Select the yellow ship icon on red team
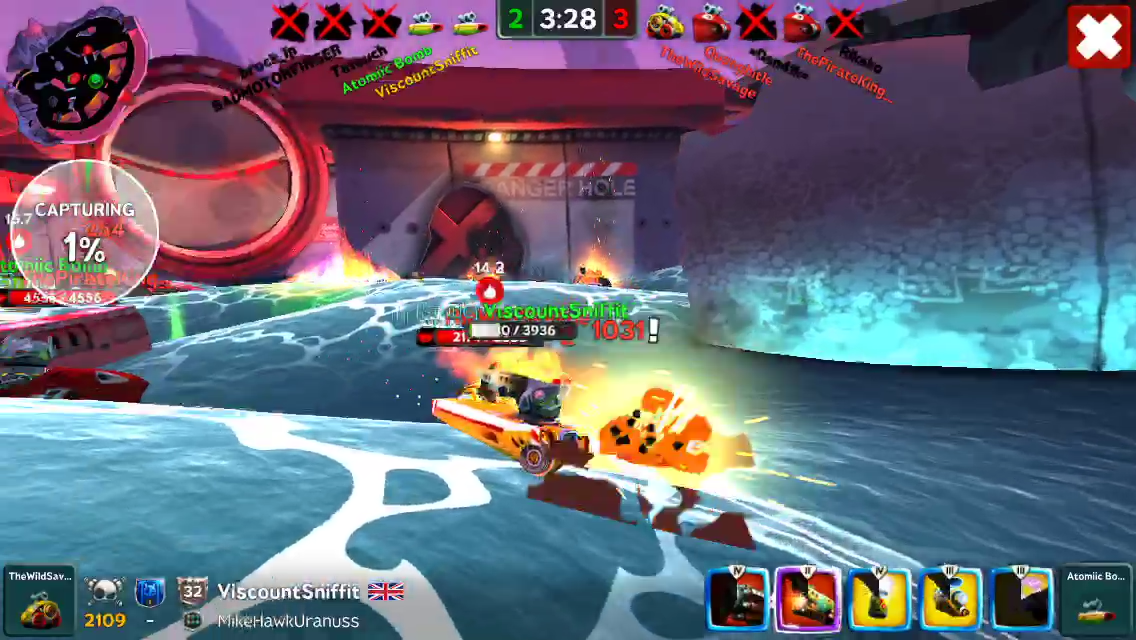The width and height of the screenshot is (1136, 640). pyautogui.click(x=663, y=22)
